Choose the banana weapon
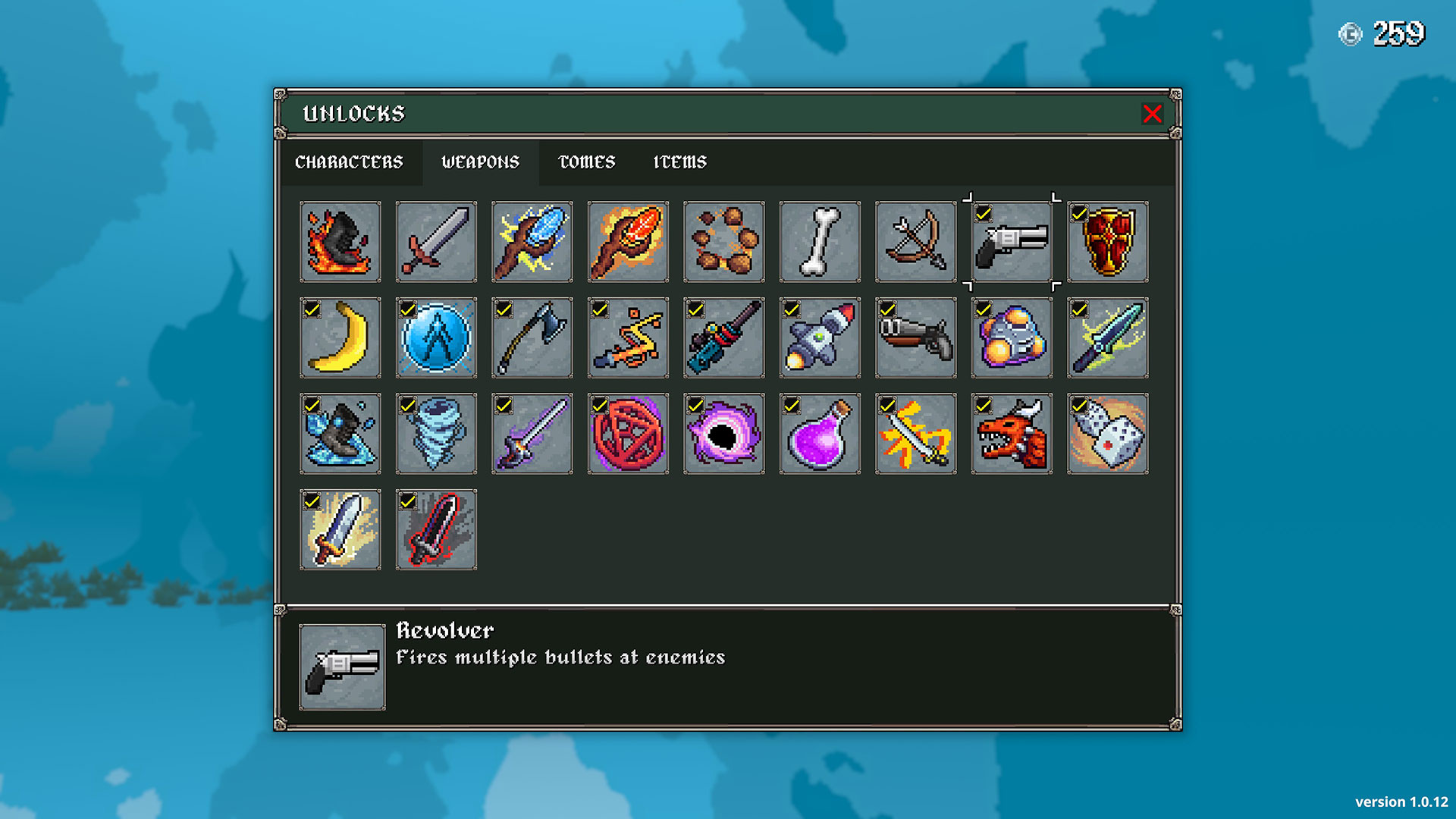The width and height of the screenshot is (1456, 819). tap(340, 338)
